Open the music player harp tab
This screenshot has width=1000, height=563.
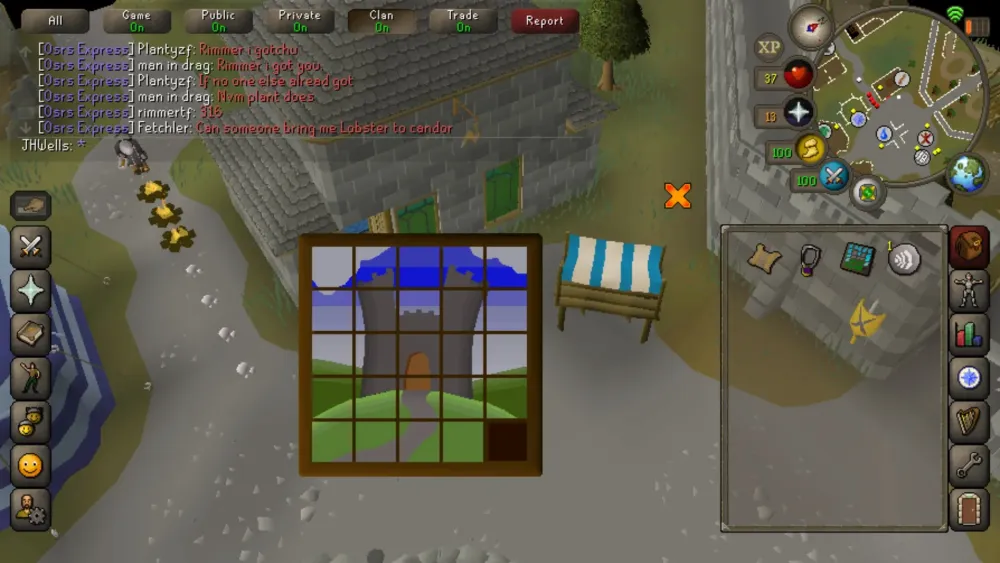pyautogui.click(x=968, y=420)
